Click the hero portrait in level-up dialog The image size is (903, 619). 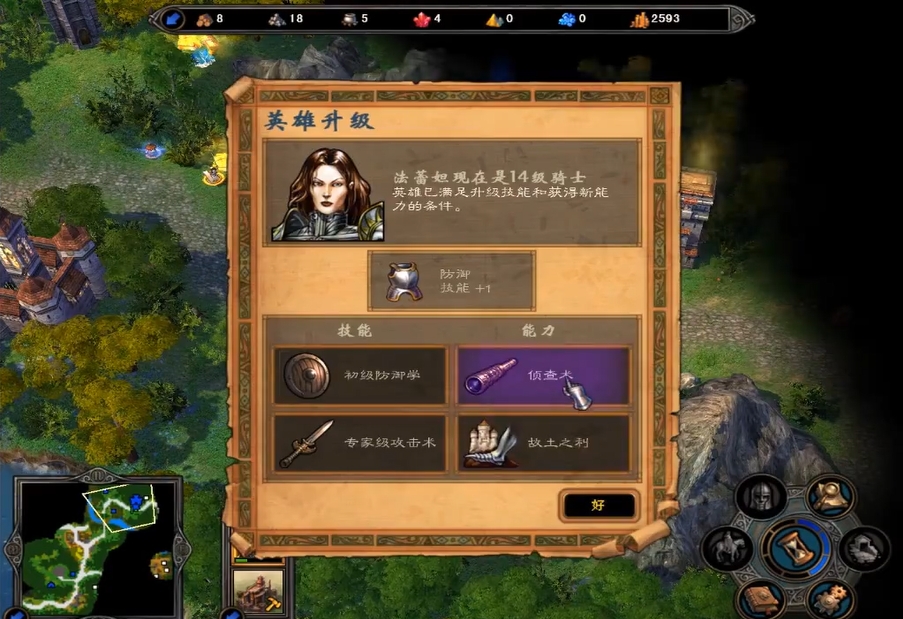326,194
